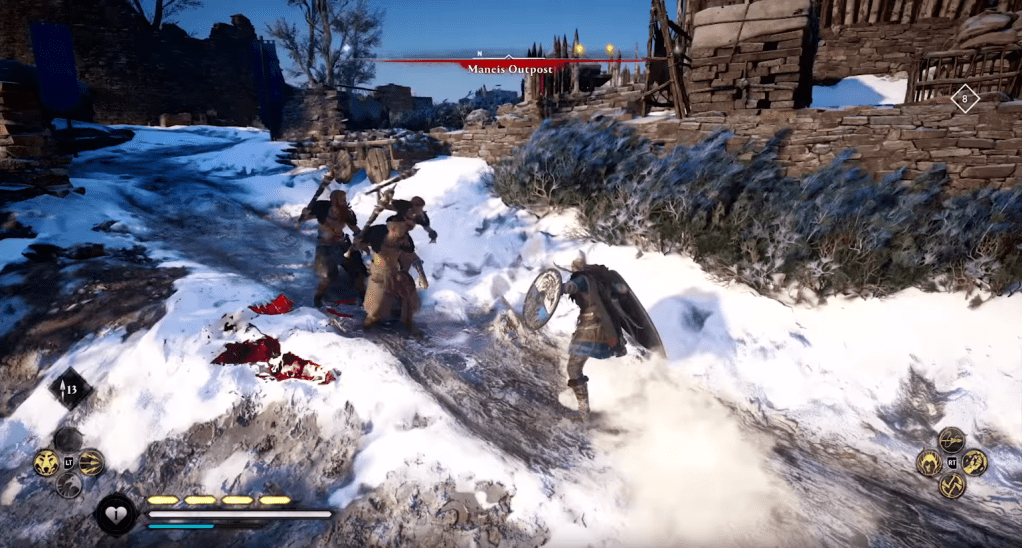This screenshot has height=548, width=1022.
Task: Select the grey raven ability slot
Action: pyautogui.click(x=68, y=484)
